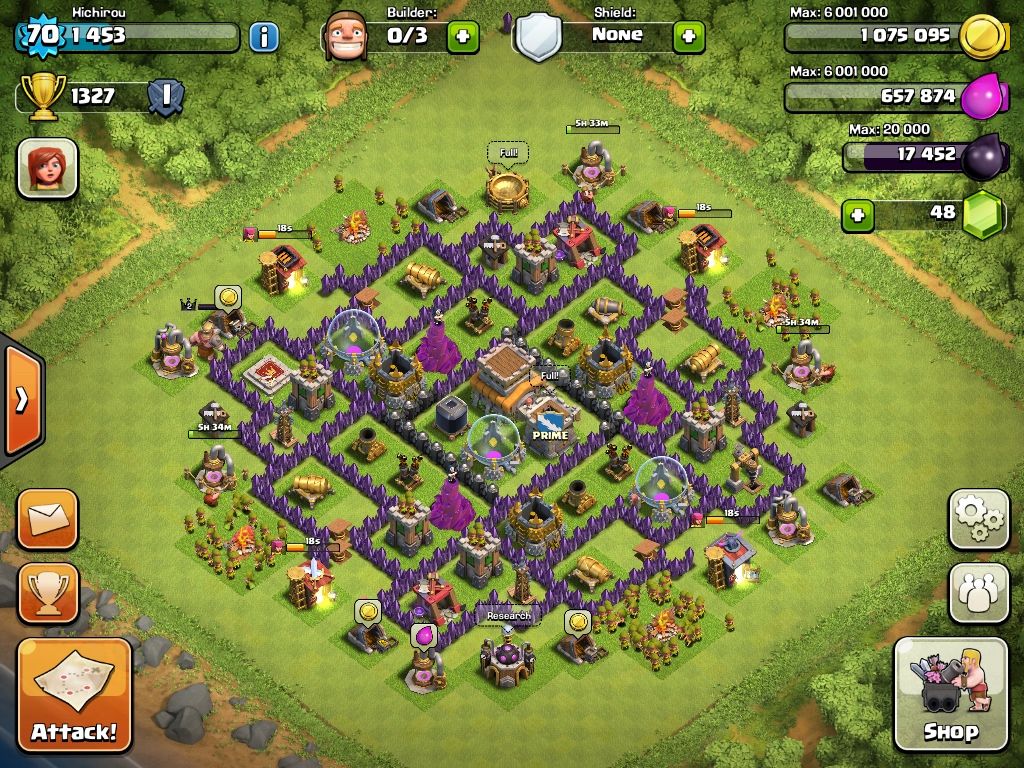1024x768 pixels.
Task: Open the red-haired villager profile icon
Action: (47, 167)
